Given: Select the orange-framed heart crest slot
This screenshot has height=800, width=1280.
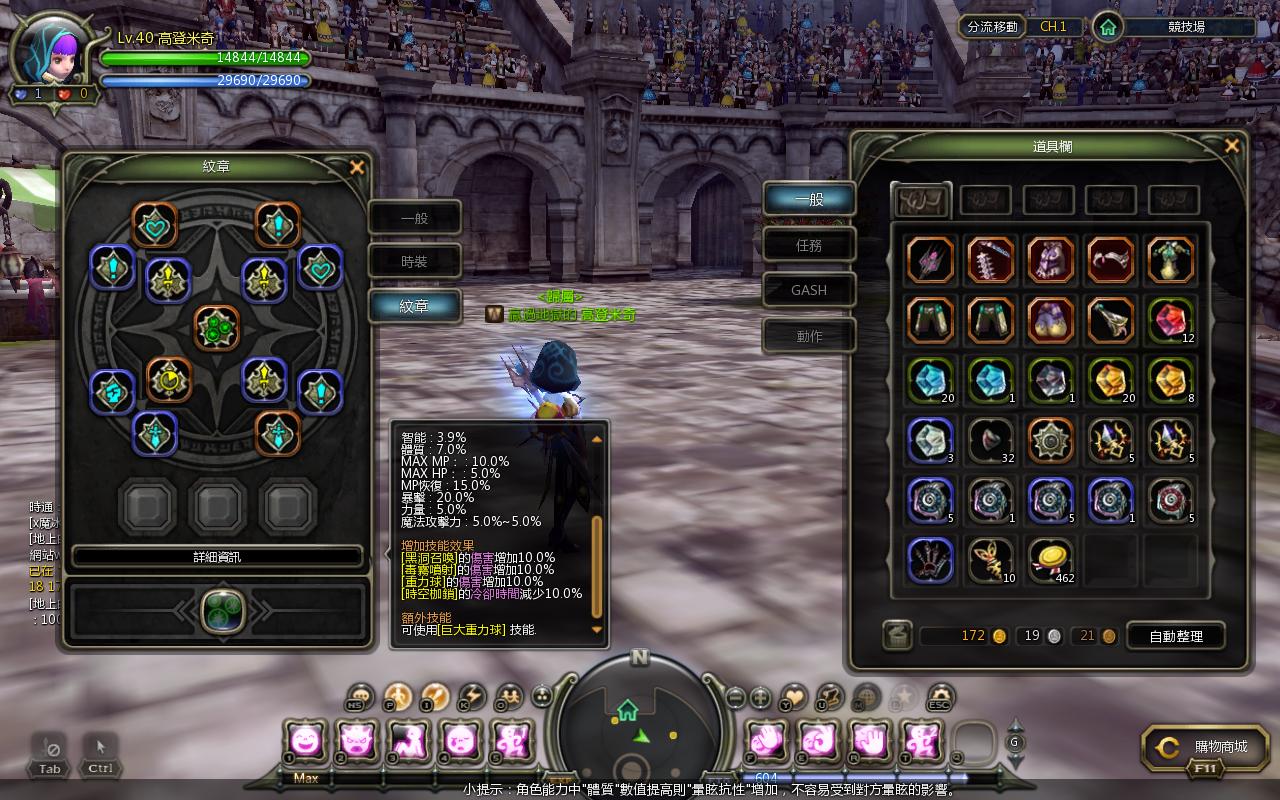Looking at the screenshot, I should (155, 226).
